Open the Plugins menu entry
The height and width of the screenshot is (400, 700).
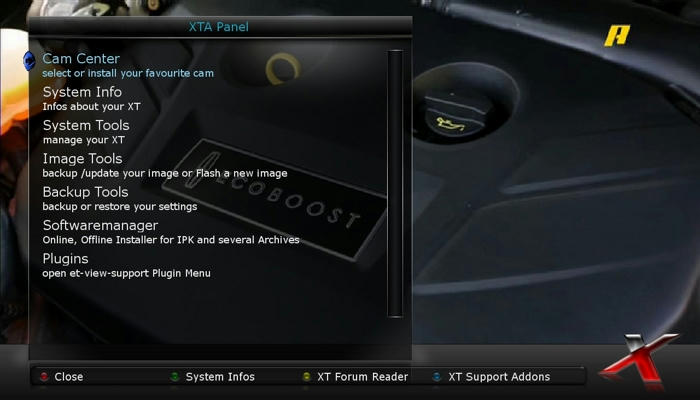(x=65, y=259)
